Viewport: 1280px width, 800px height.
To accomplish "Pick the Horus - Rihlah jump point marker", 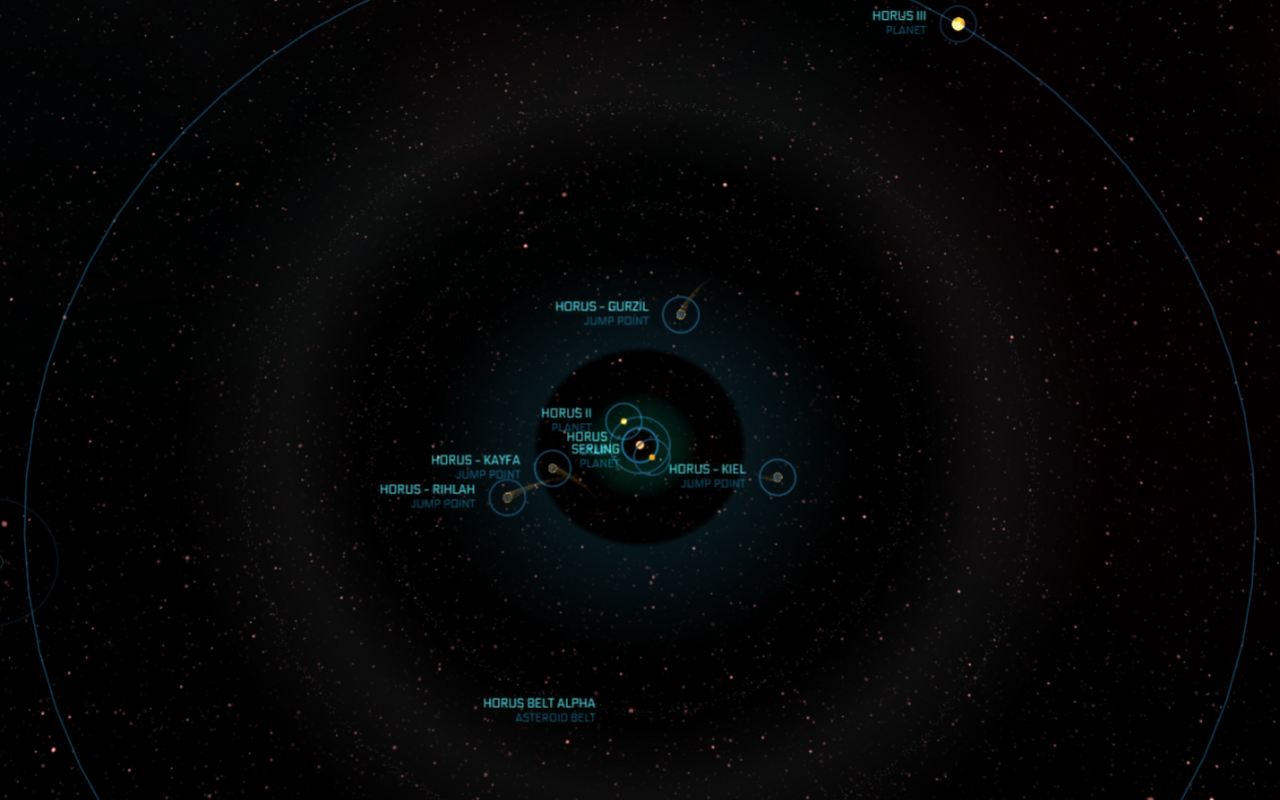I will pyautogui.click(x=508, y=497).
